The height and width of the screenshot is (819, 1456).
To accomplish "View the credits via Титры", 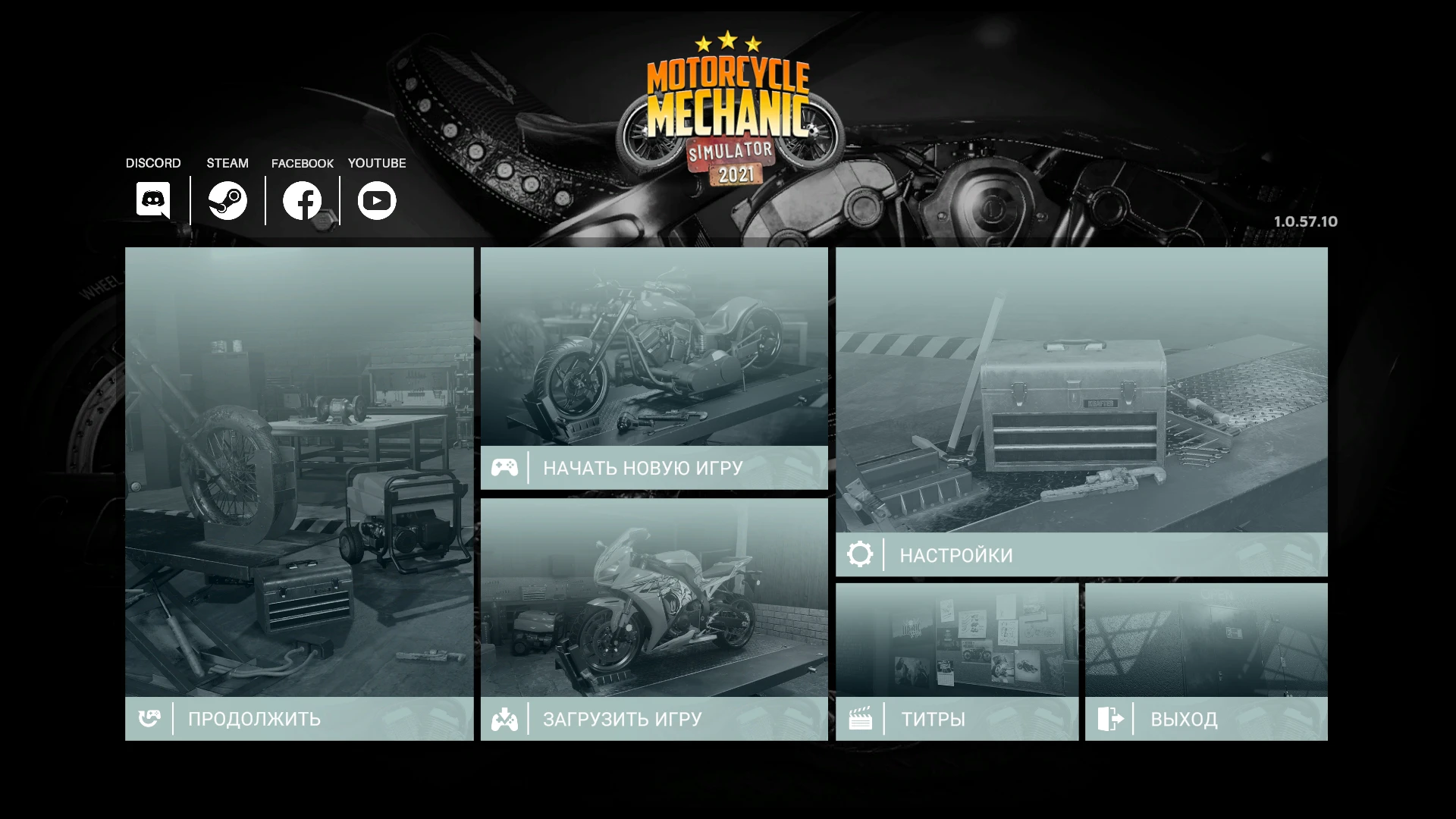I will coord(933,718).
